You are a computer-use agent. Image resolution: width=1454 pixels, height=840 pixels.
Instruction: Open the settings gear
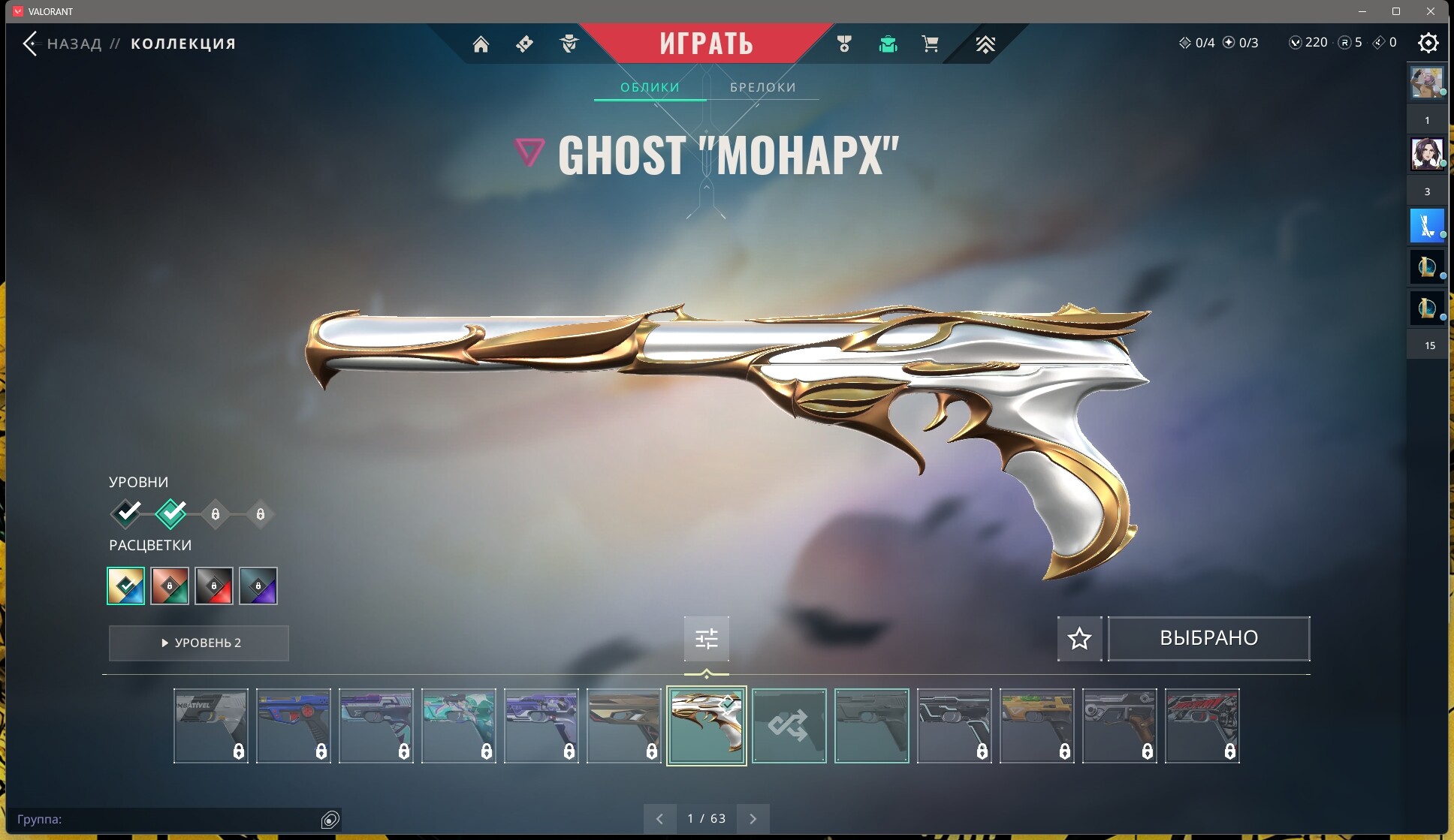click(x=1428, y=43)
